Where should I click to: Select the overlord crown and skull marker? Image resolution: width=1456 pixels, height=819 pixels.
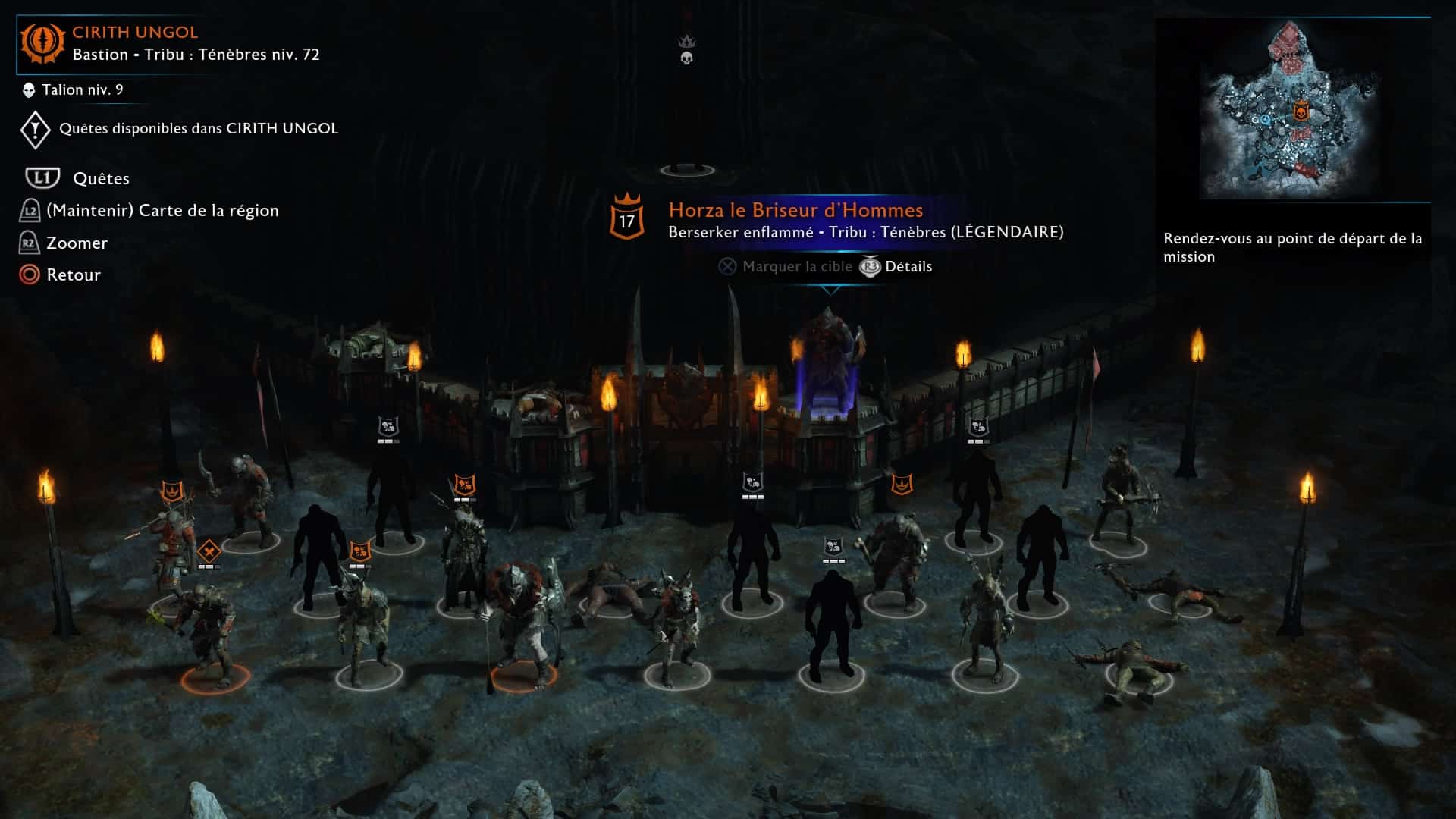coord(687,50)
